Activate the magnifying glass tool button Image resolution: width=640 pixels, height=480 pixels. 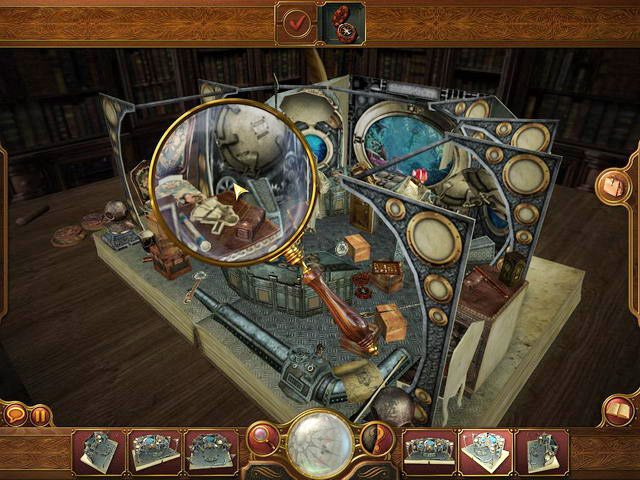click(x=265, y=438)
